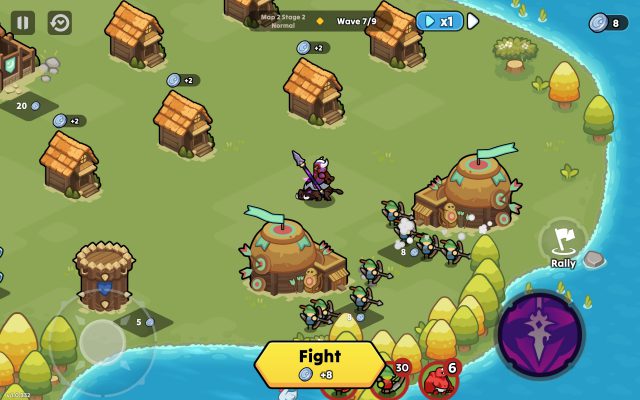This screenshot has width=640, height=400.
Task: Pause the game
Action: coord(23,22)
